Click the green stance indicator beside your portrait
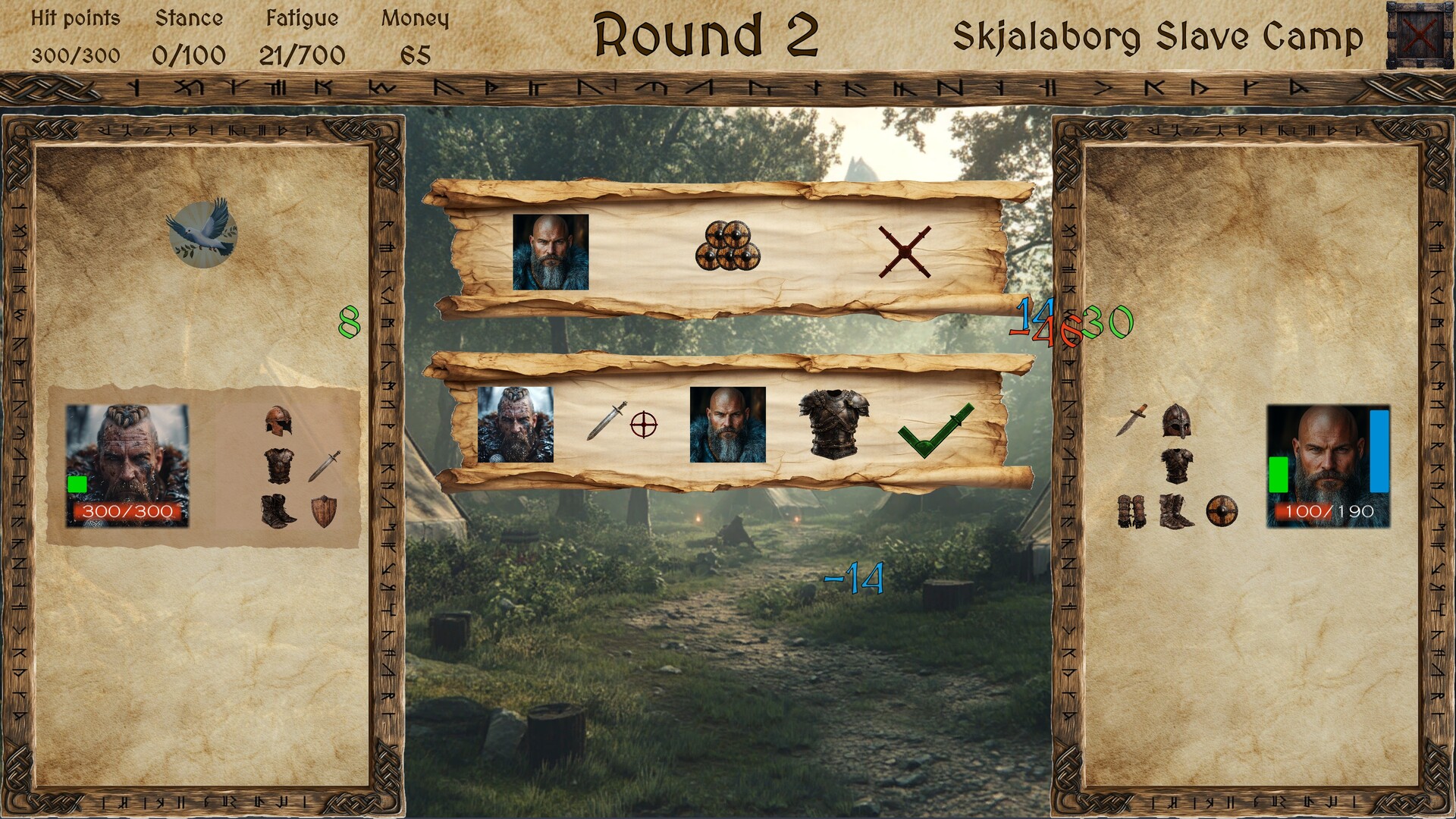 [x=77, y=482]
